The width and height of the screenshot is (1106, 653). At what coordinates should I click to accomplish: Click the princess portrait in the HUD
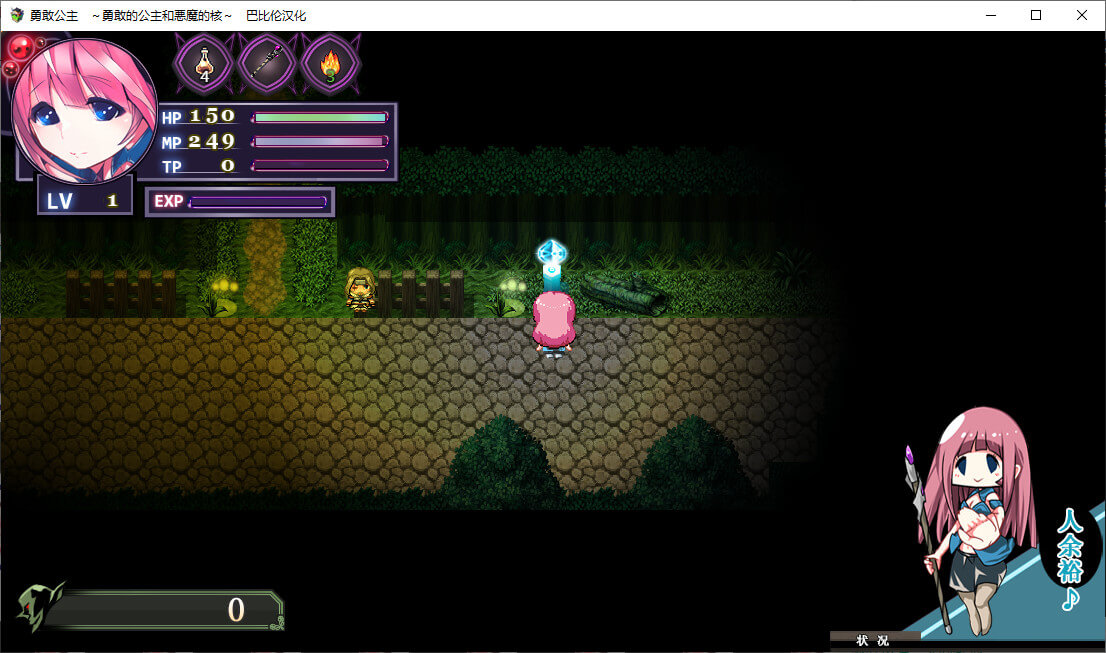pyautogui.click(x=85, y=110)
